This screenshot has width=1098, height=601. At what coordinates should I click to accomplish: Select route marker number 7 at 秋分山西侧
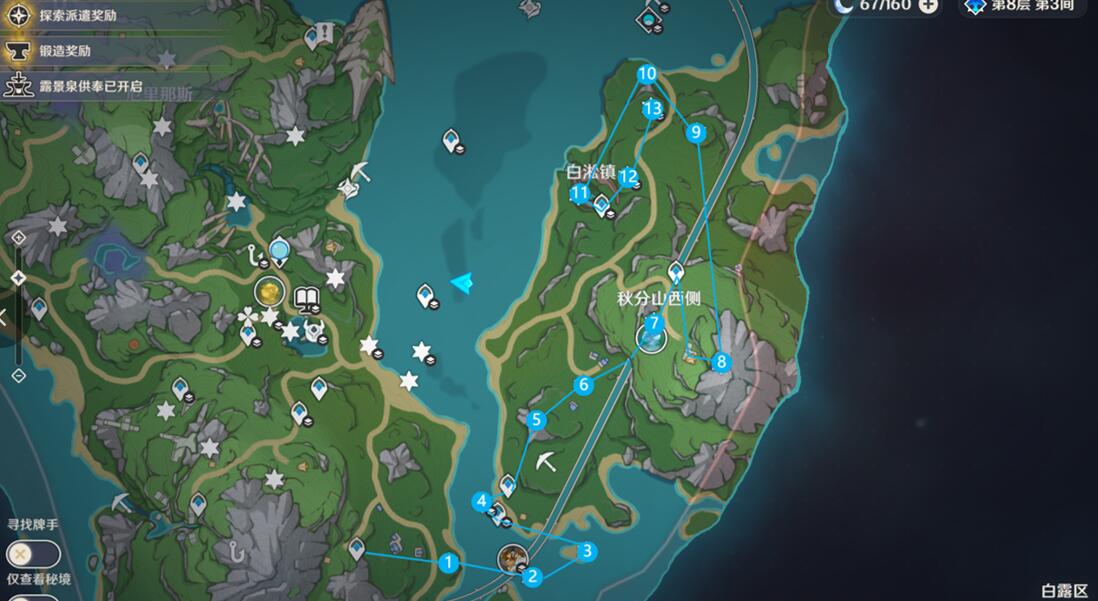coord(653,324)
